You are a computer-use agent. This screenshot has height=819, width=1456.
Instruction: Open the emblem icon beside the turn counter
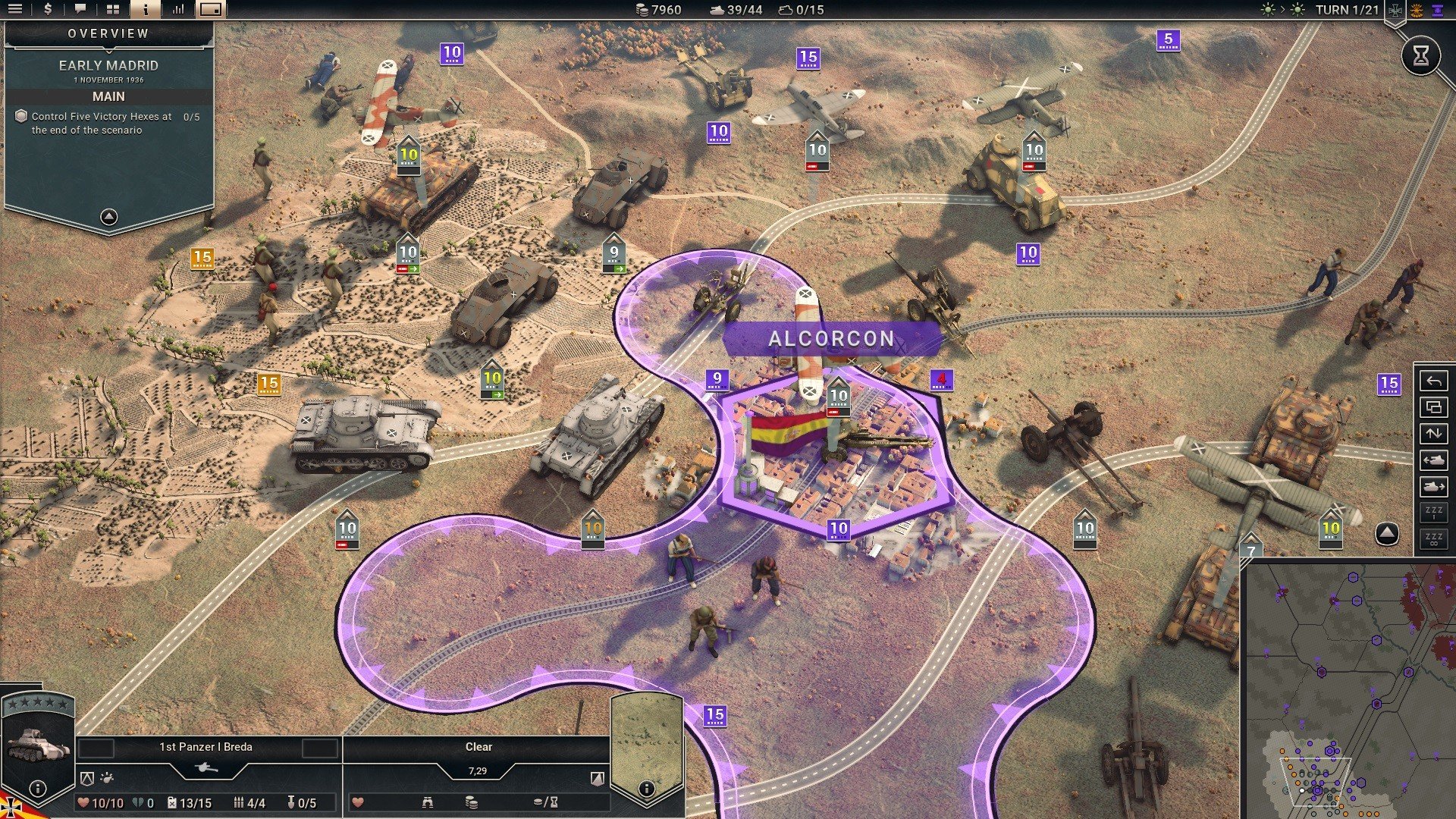(1395, 11)
